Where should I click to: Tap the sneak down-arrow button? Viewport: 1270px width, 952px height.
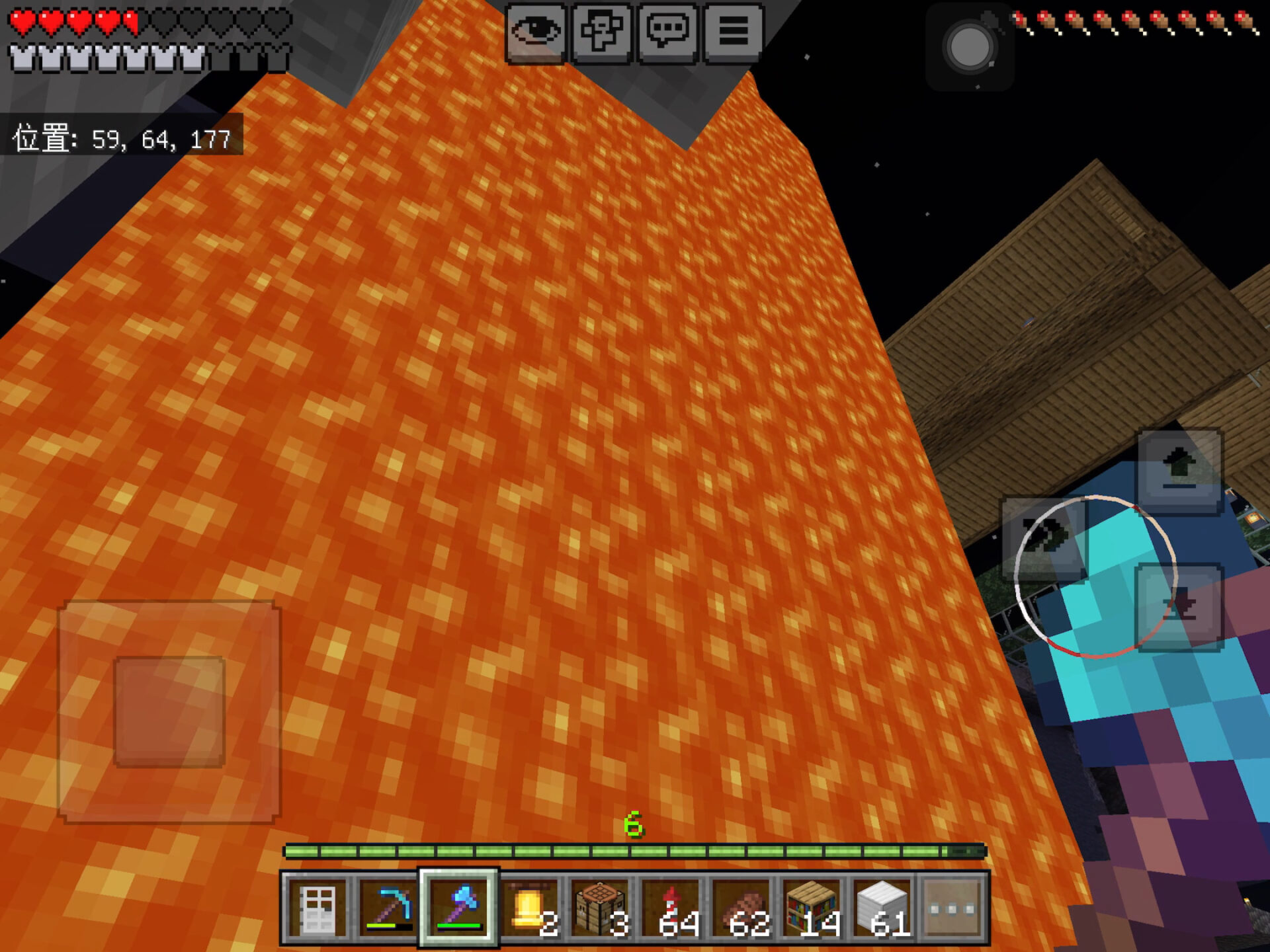click(x=1179, y=607)
